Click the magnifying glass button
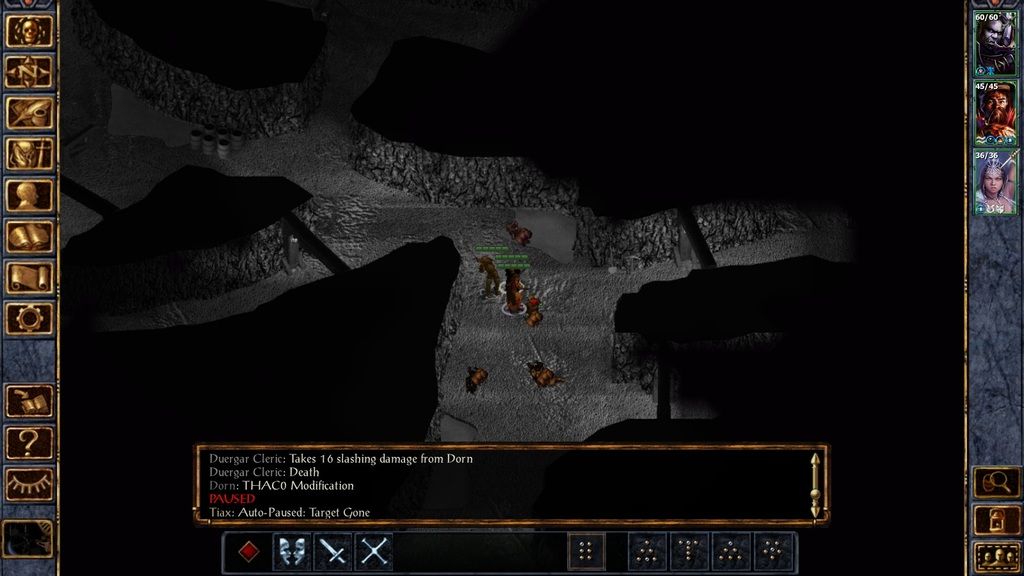 996,482
